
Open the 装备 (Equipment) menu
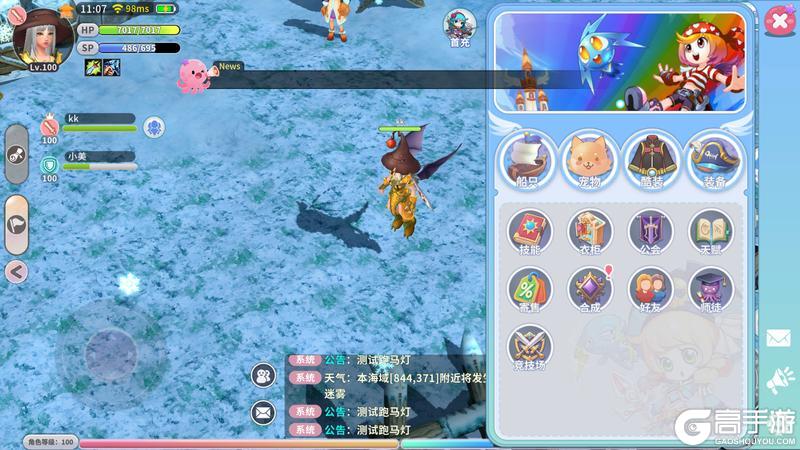[714, 160]
